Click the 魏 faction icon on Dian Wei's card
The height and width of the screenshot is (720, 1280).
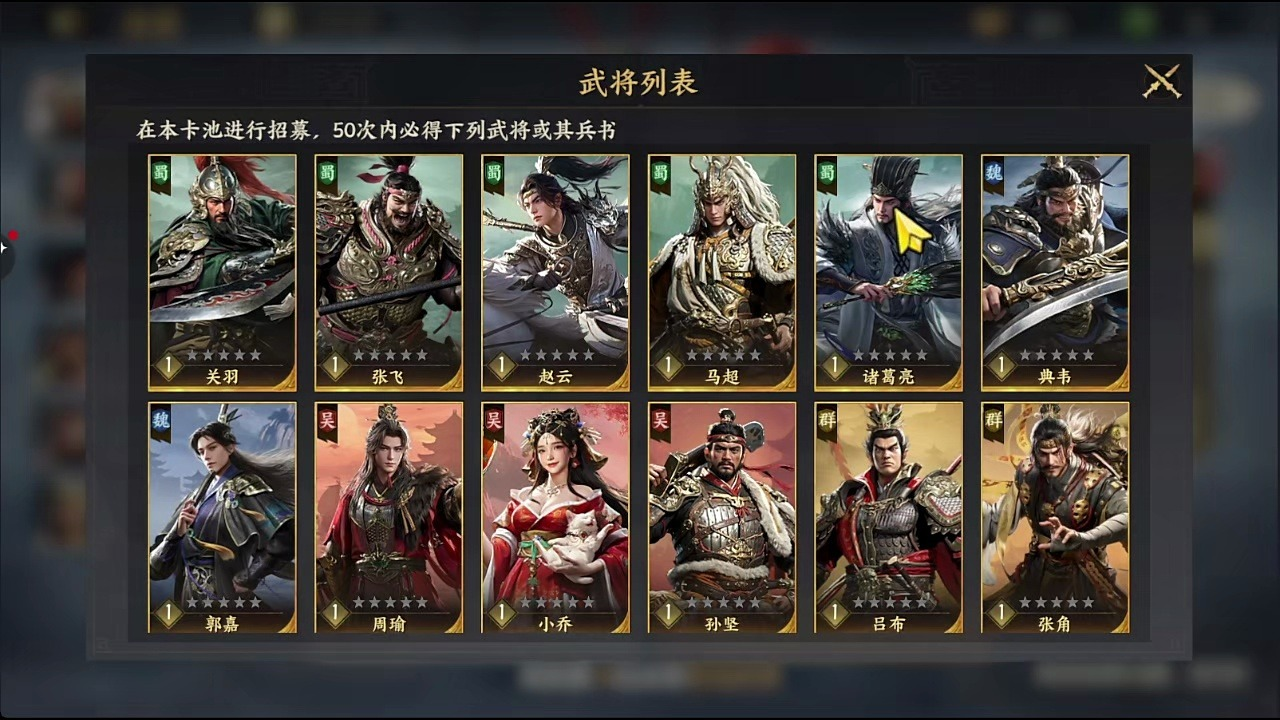(996, 170)
